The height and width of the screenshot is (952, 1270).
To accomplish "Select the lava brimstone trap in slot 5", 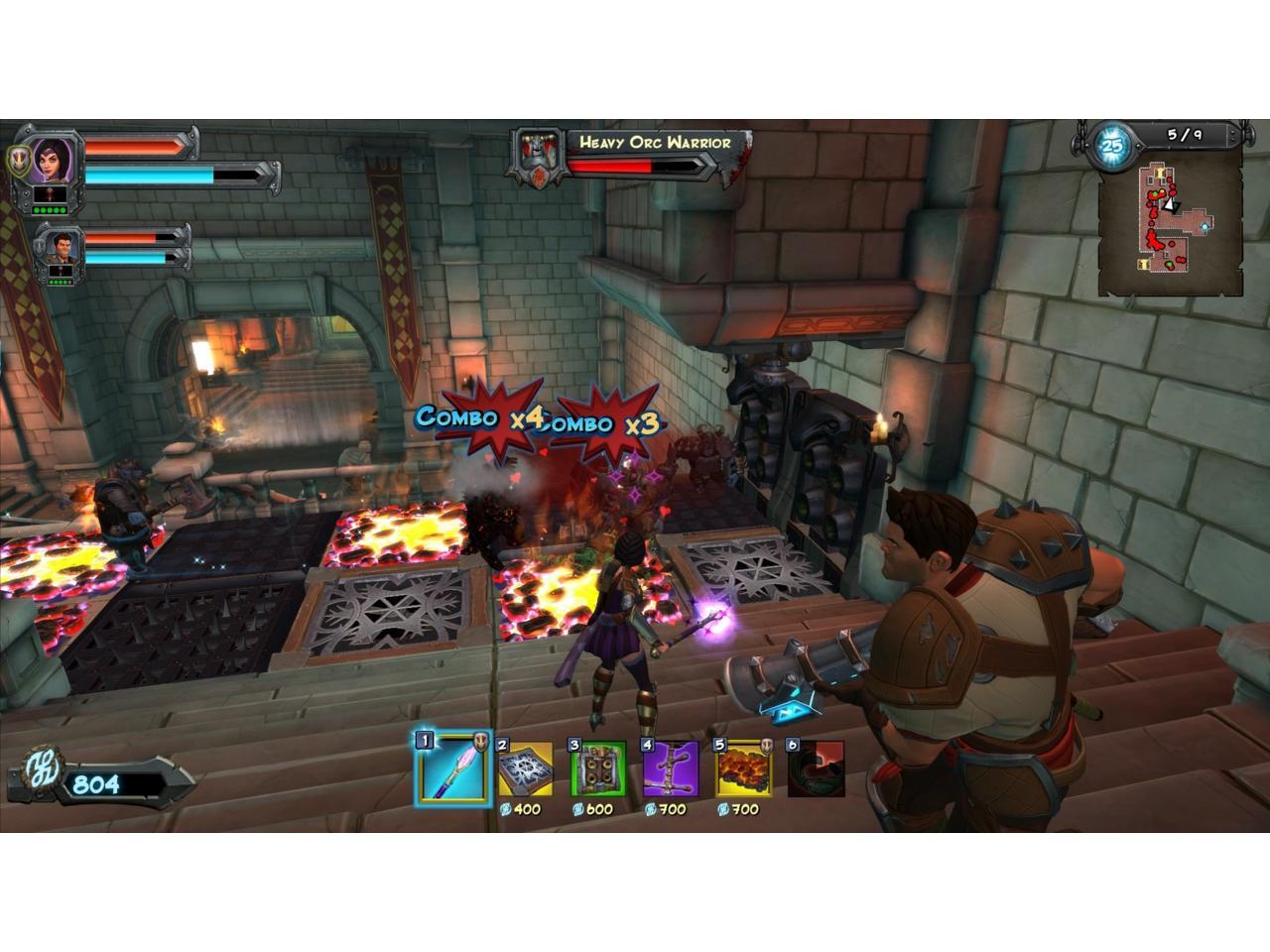I will point(743,770).
